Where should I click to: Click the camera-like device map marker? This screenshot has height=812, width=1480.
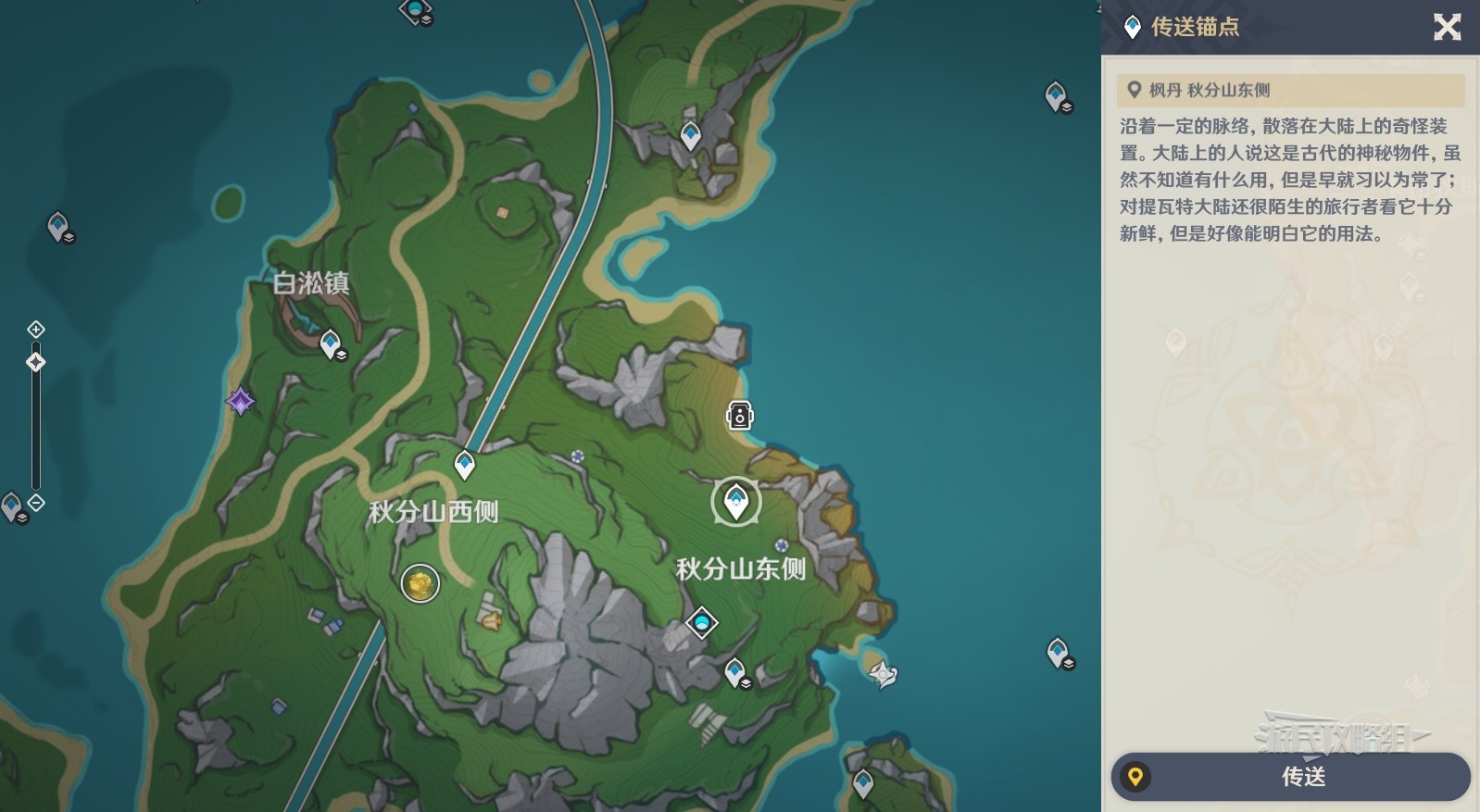[x=739, y=416]
